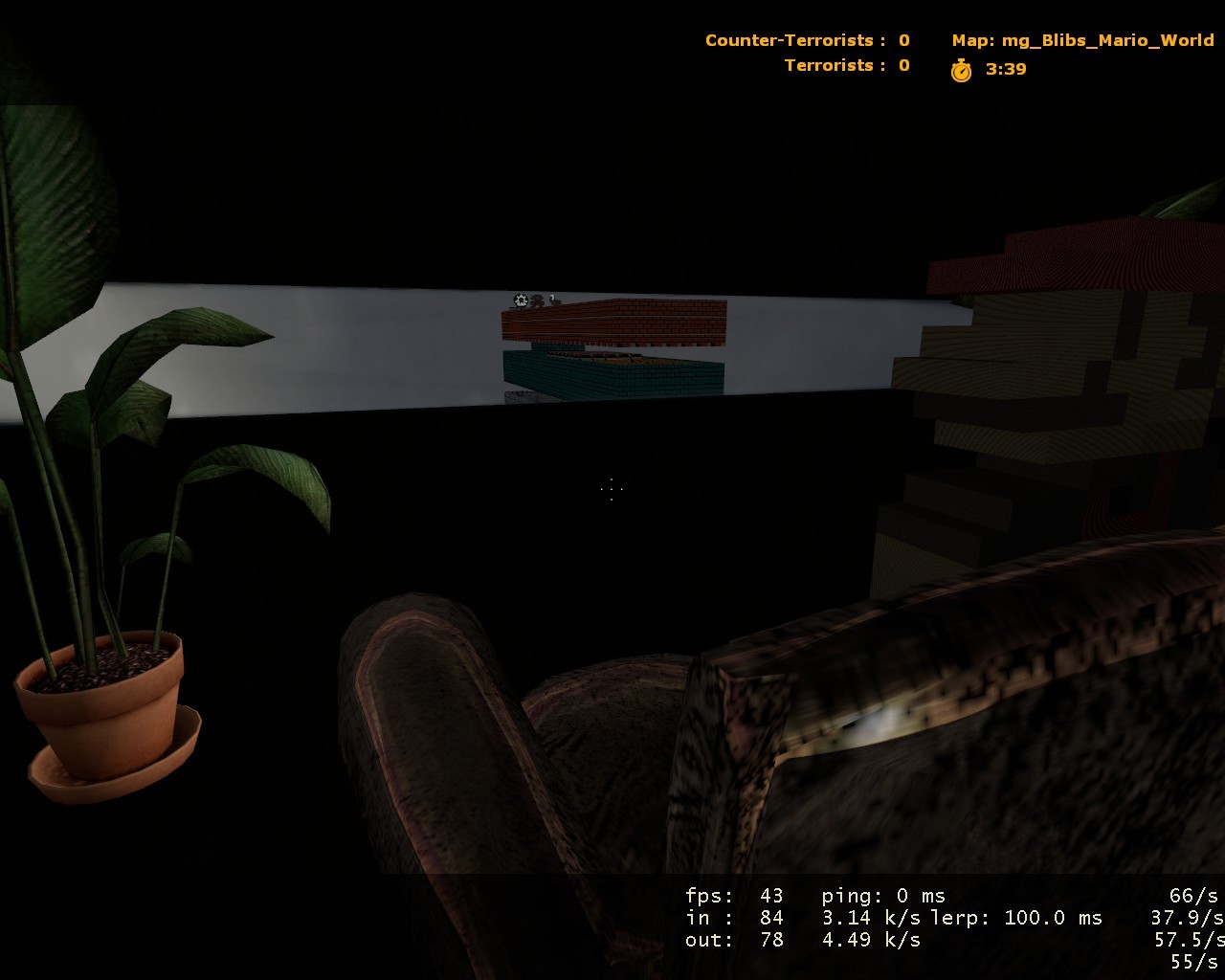The width and height of the screenshot is (1225, 980).
Task: Click the crosshair at screen center
Action: click(x=610, y=490)
